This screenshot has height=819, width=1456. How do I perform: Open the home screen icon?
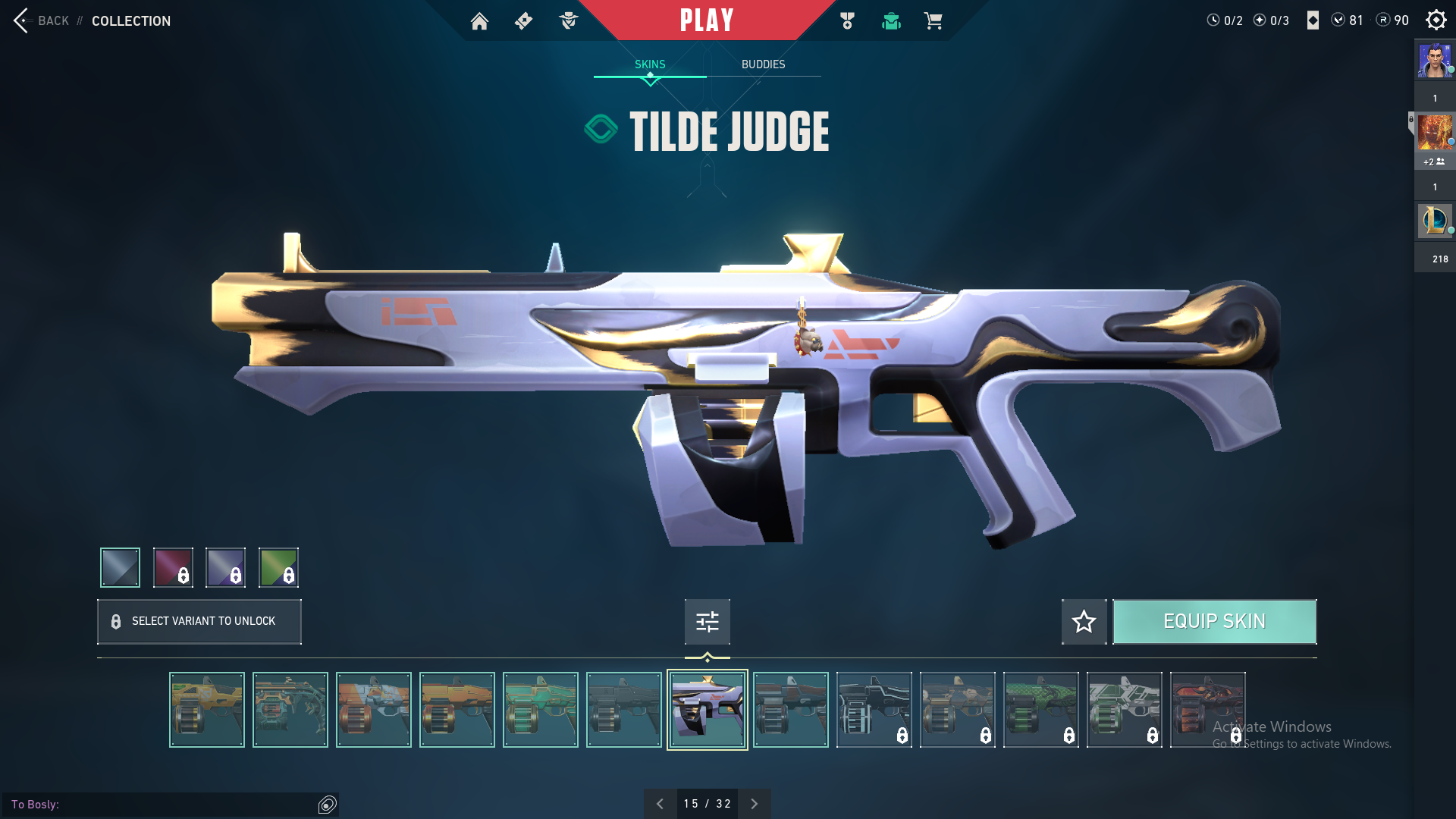pyautogui.click(x=479, y=21)
